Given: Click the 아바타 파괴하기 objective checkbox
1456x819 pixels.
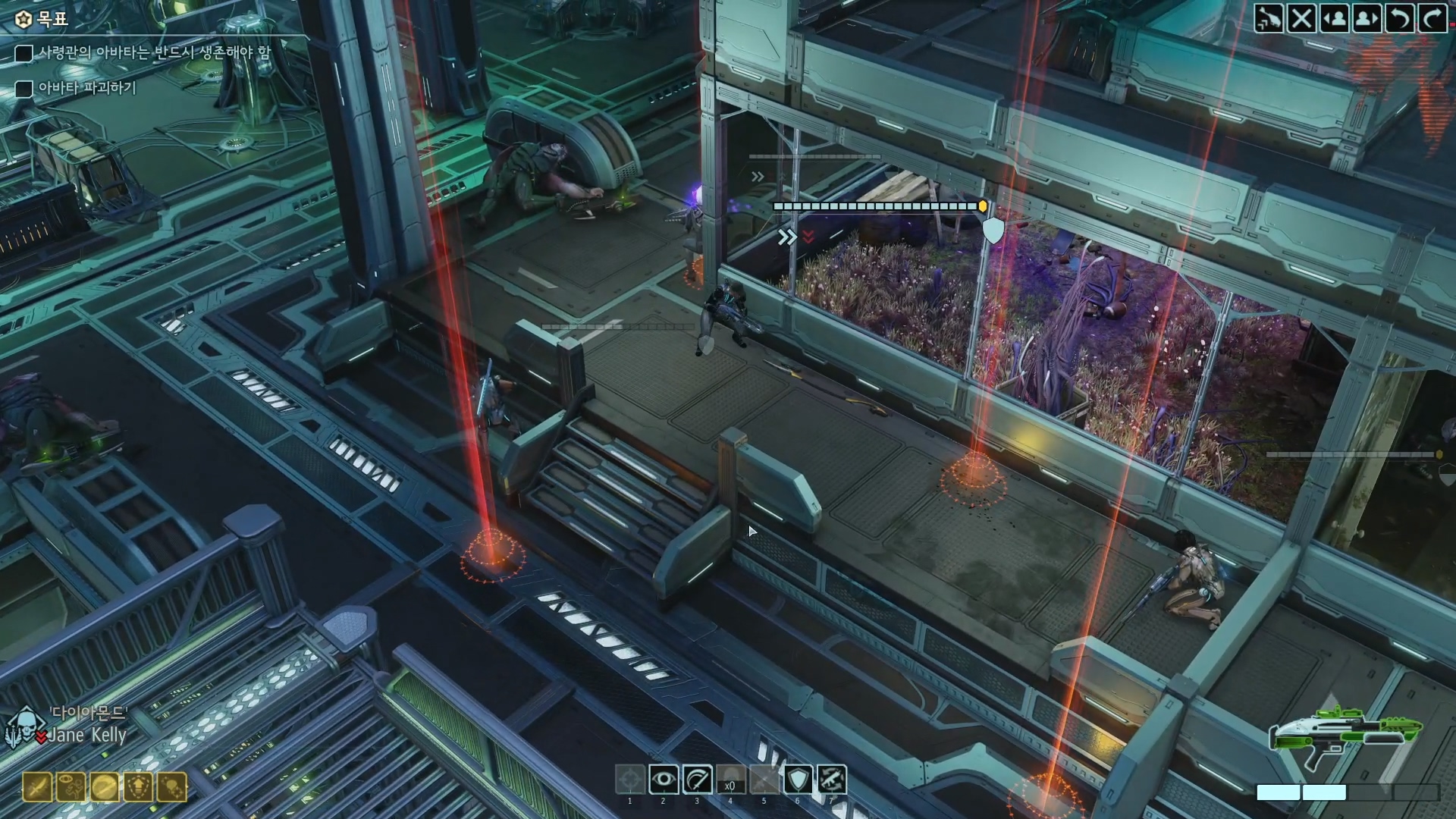Looking at the screenshot, I should (24, 89).
